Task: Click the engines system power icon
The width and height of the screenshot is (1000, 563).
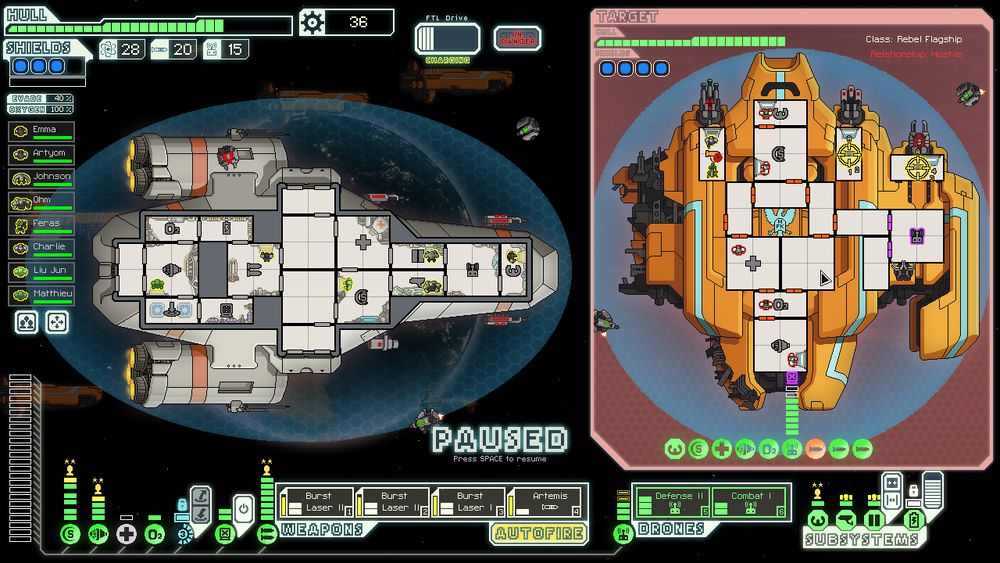Action: 98,534
